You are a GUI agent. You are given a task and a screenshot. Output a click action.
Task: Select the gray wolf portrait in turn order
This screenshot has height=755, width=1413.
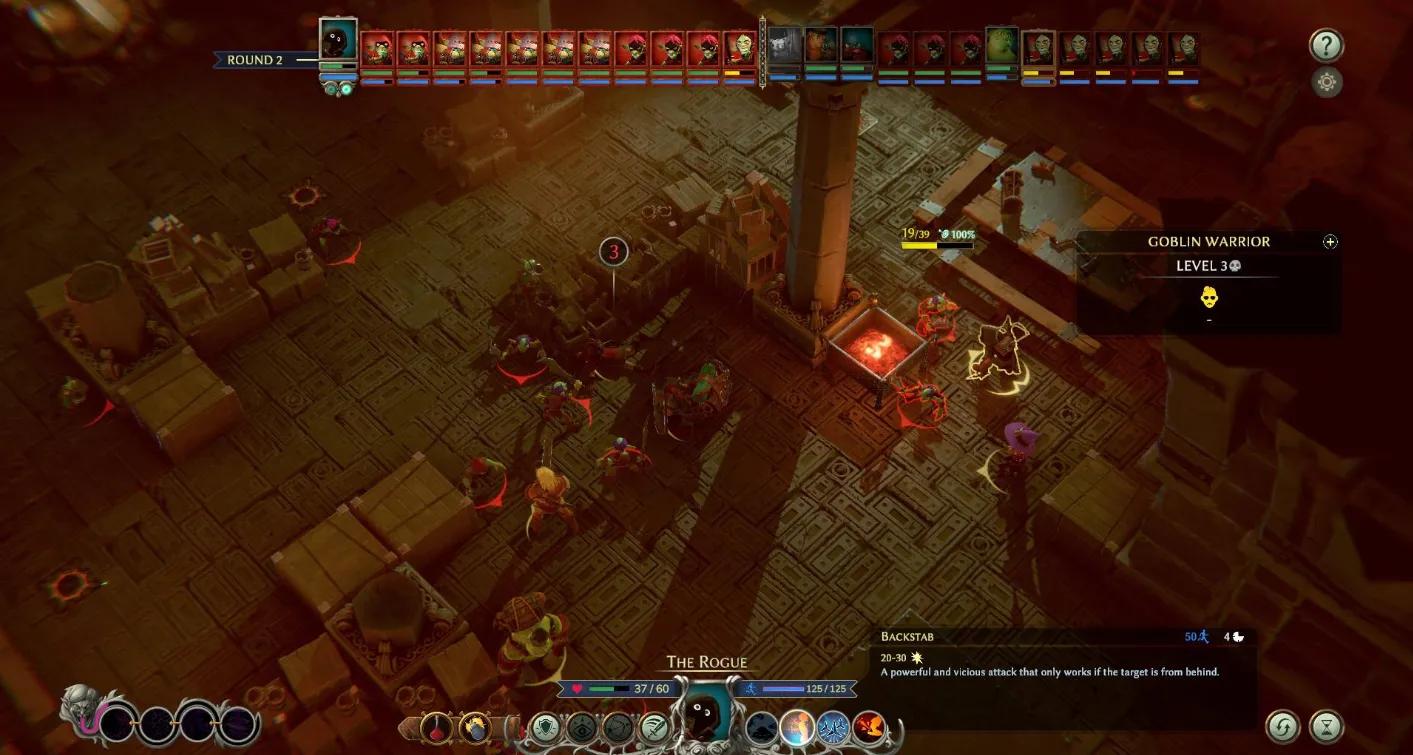coord(785,45)
